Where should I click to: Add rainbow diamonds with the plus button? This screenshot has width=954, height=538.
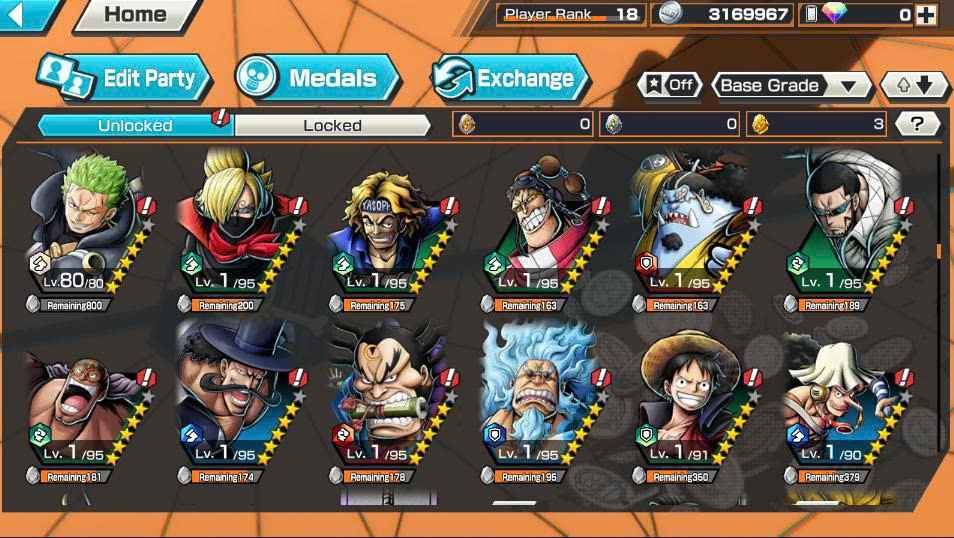925,15
